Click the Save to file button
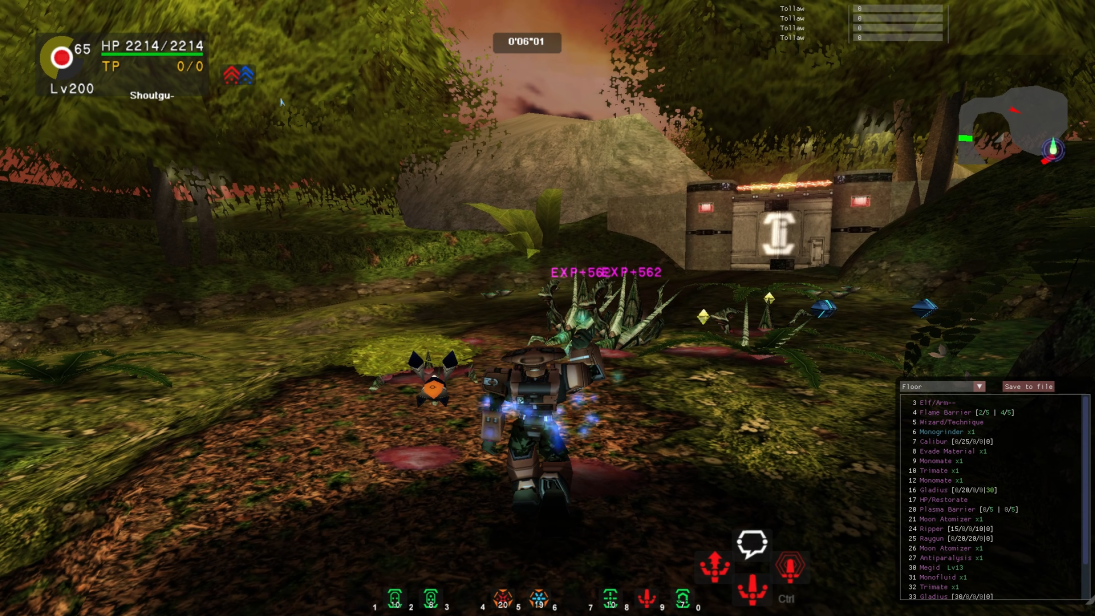The width and height of the screenshot is (1095, 616). point(1028,386)
